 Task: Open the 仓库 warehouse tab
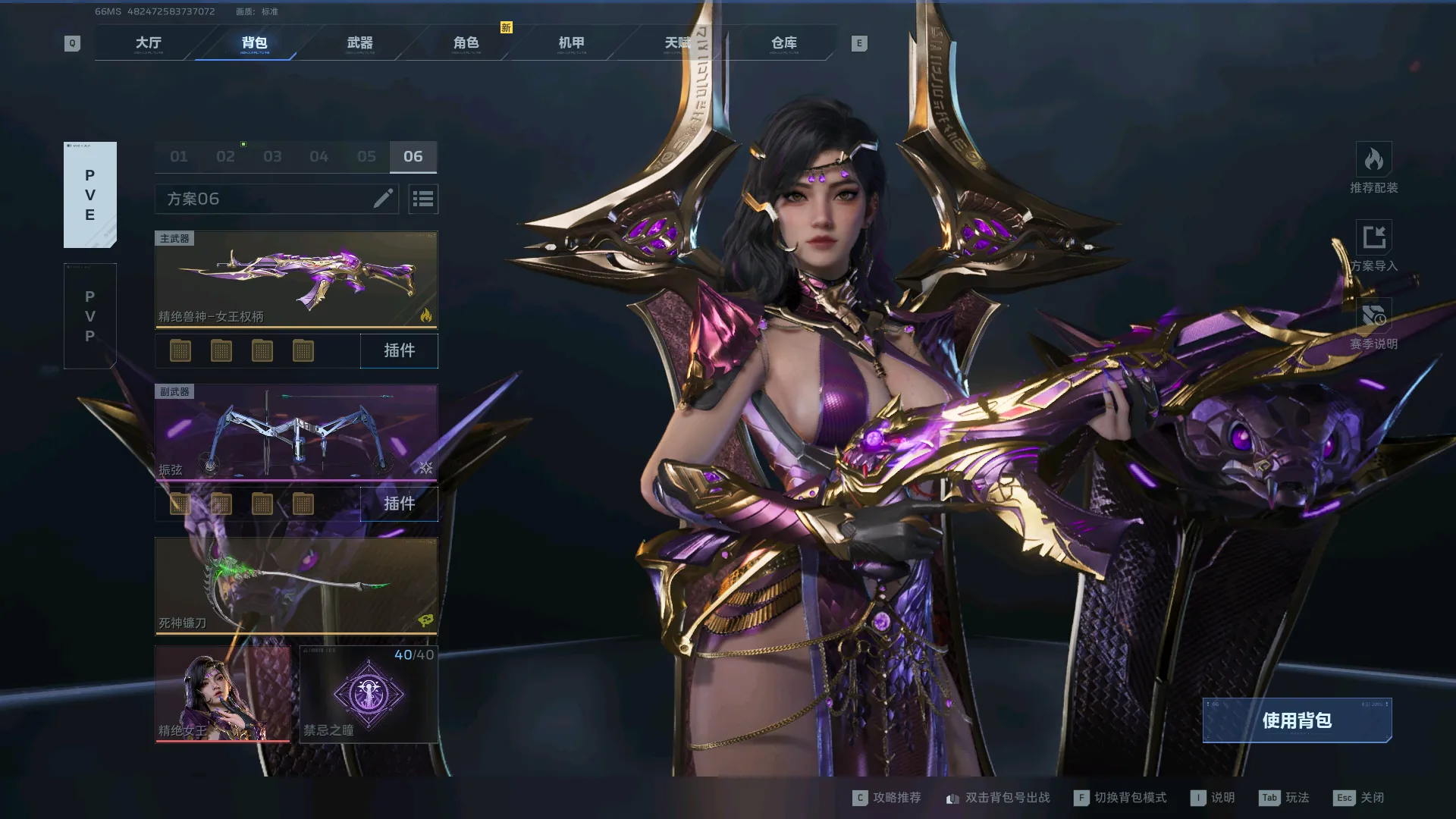[x=783, y=43]
